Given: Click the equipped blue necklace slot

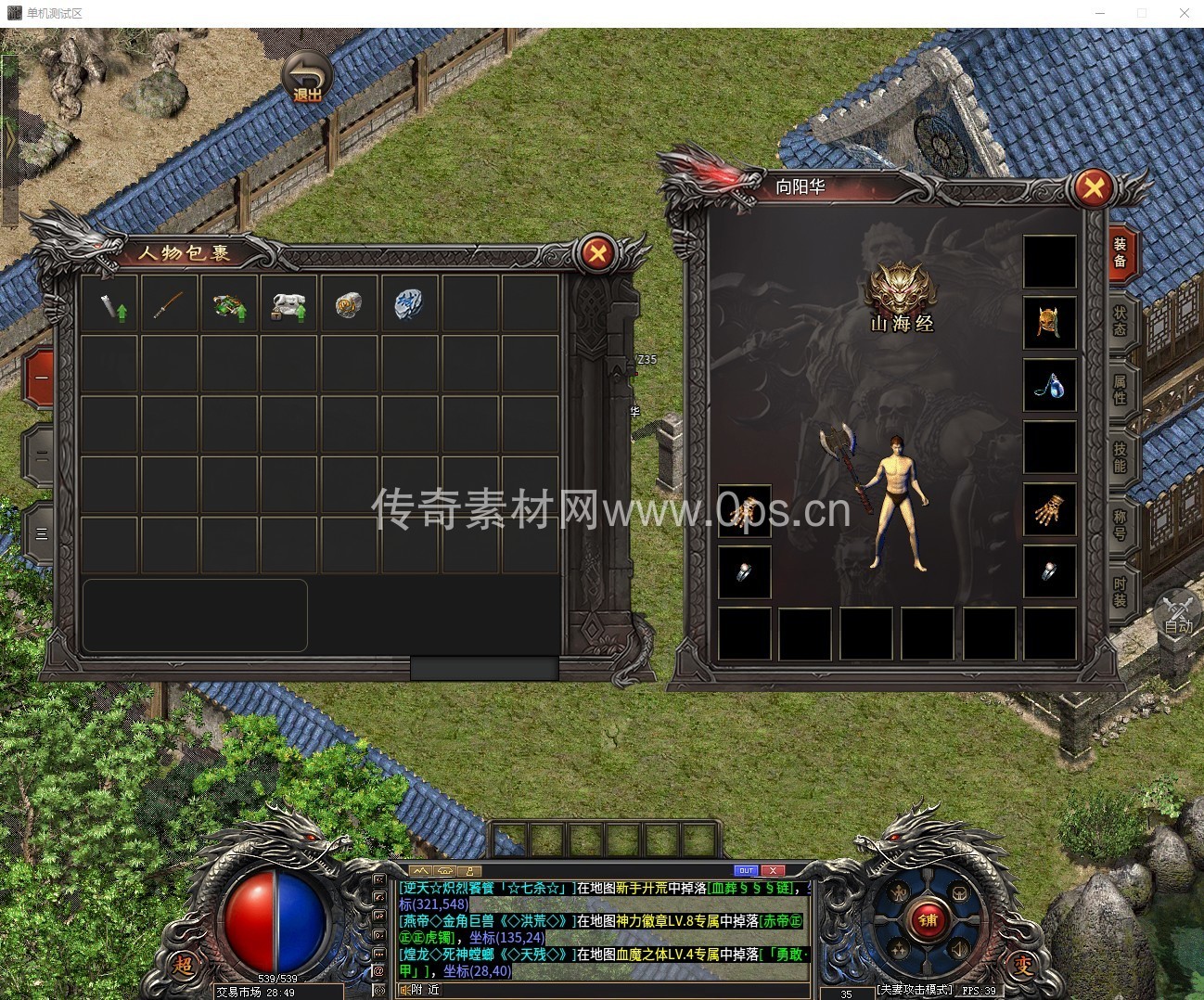Looking at the screenshot, I should (1049, 385).
